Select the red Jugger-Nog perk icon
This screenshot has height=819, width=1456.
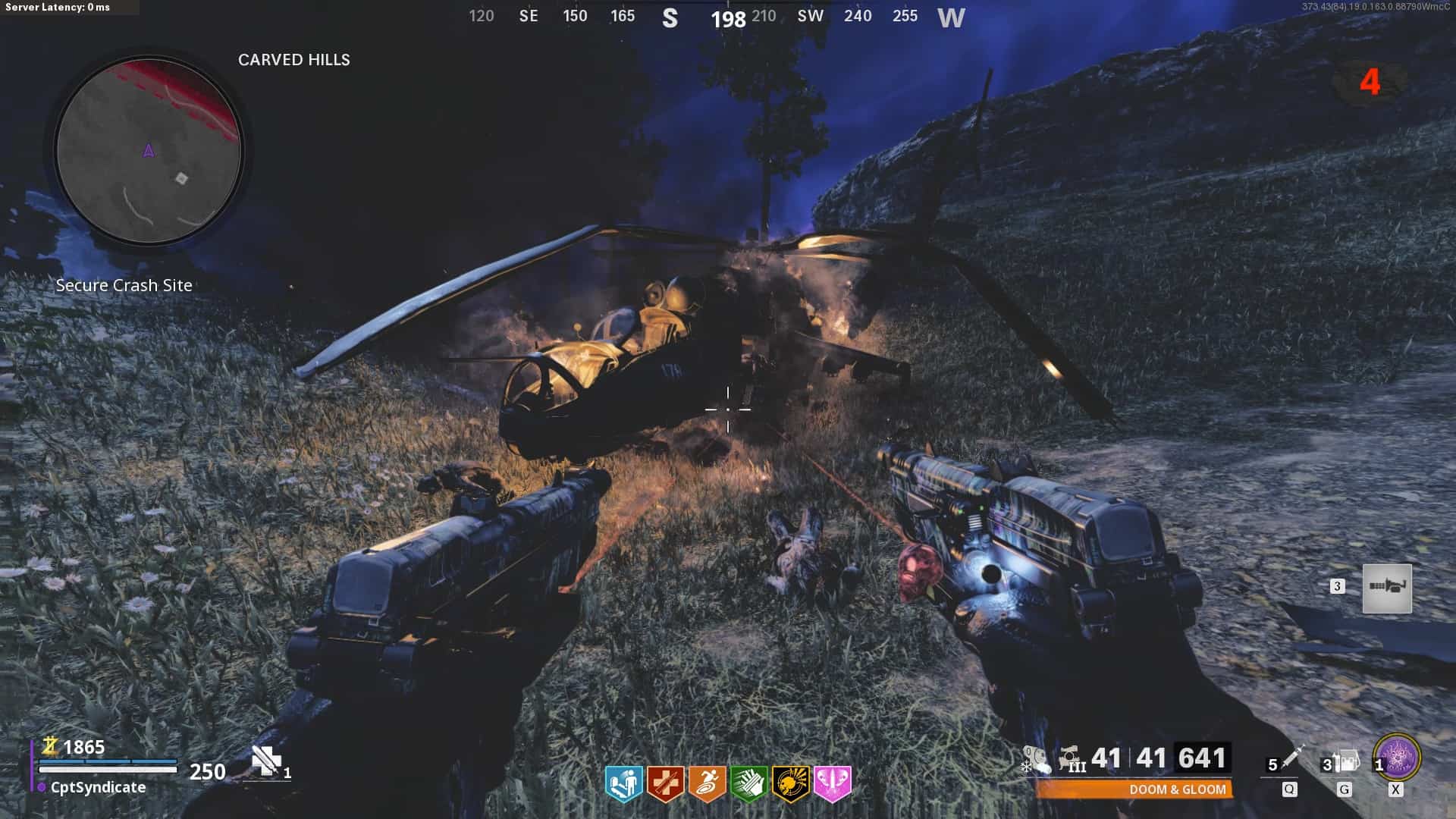[x=665, y=784]
